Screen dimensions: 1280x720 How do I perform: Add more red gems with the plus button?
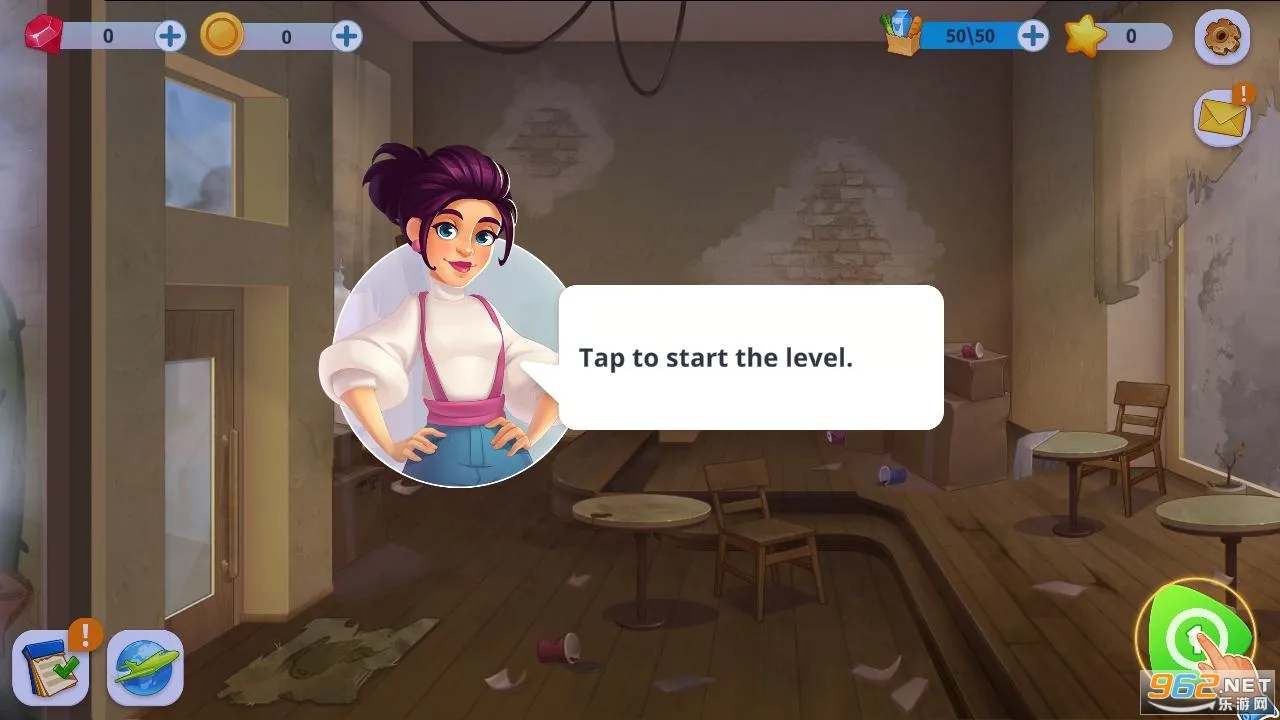click(170, 37)
